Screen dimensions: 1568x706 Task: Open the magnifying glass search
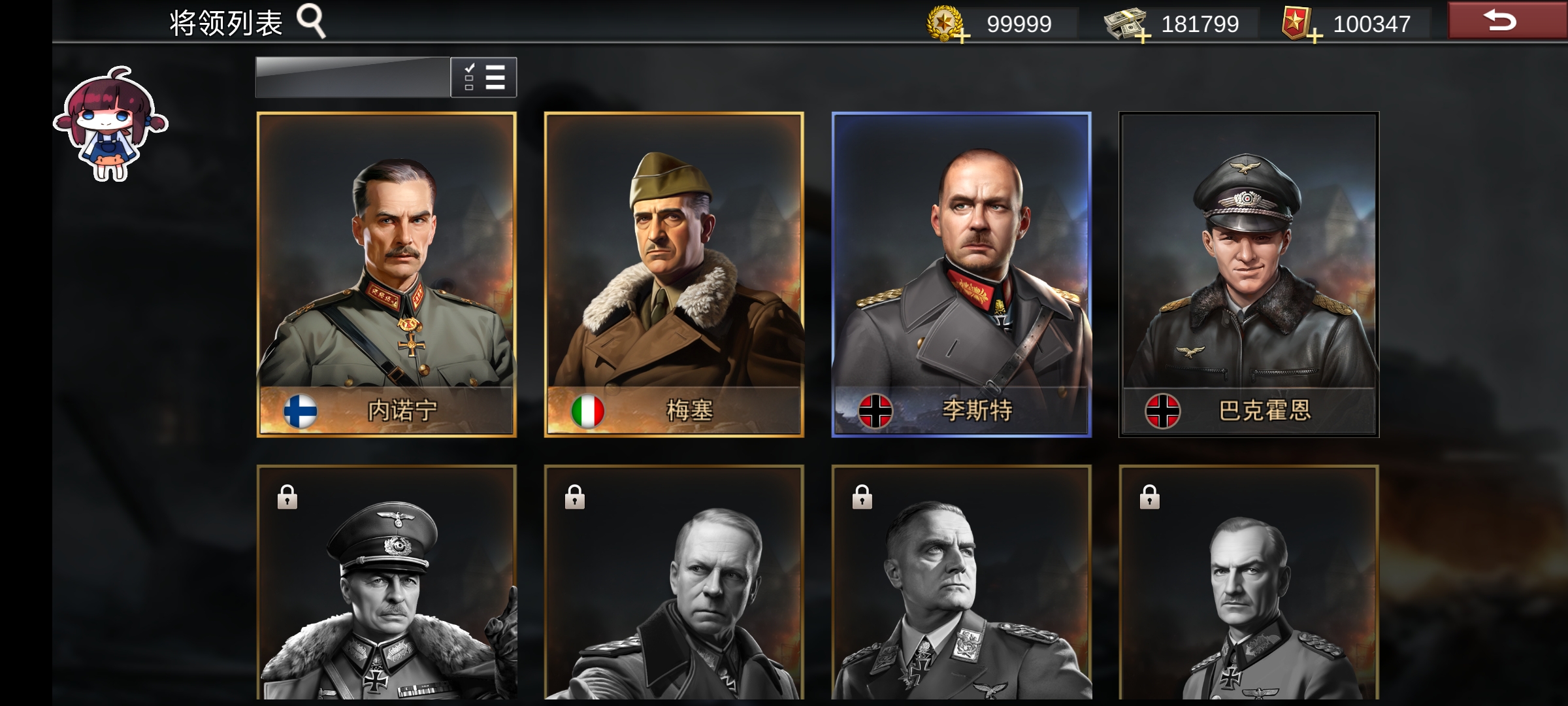coord(311,21)
